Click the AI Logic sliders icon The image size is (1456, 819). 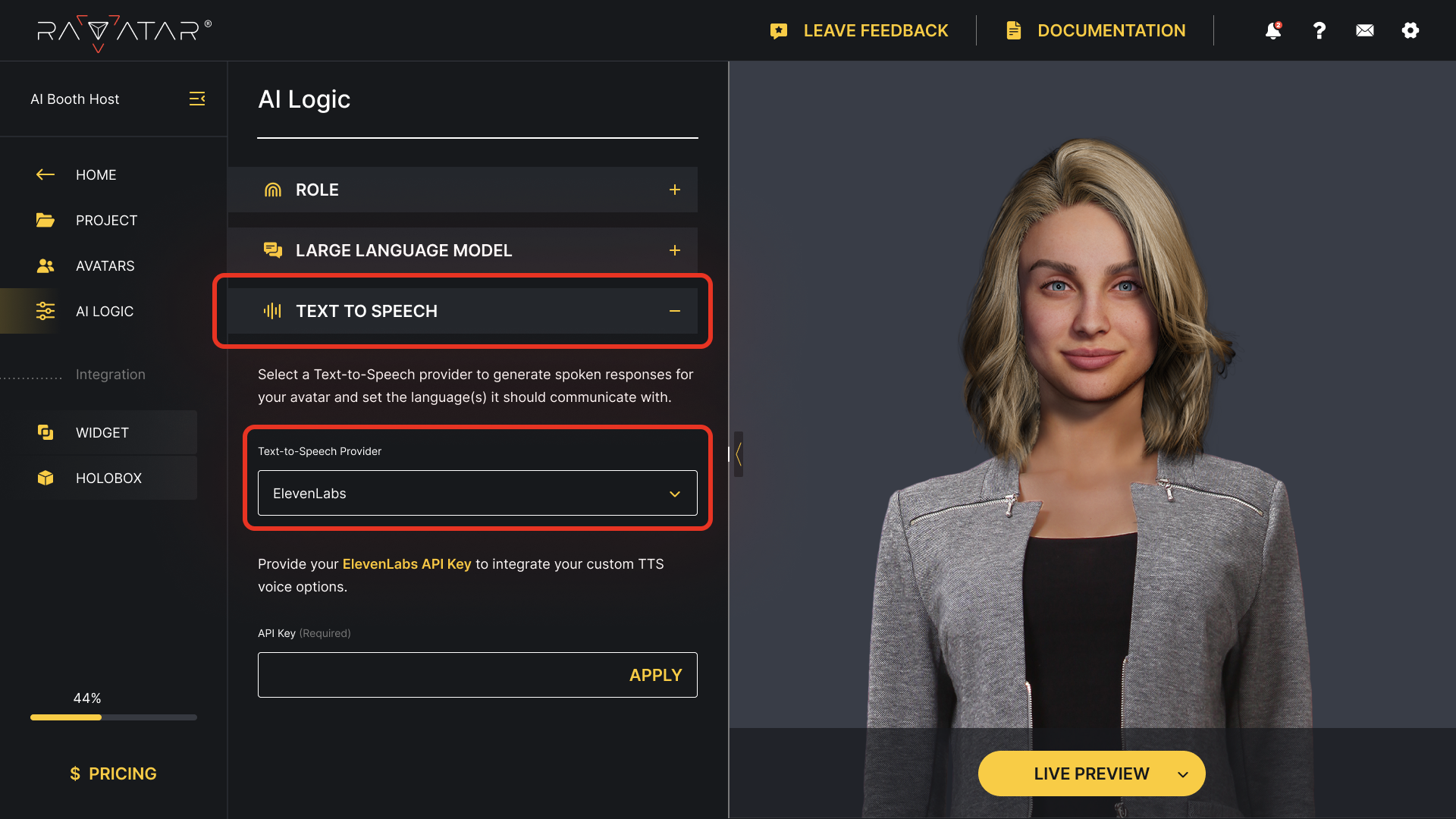click(45, 311)
